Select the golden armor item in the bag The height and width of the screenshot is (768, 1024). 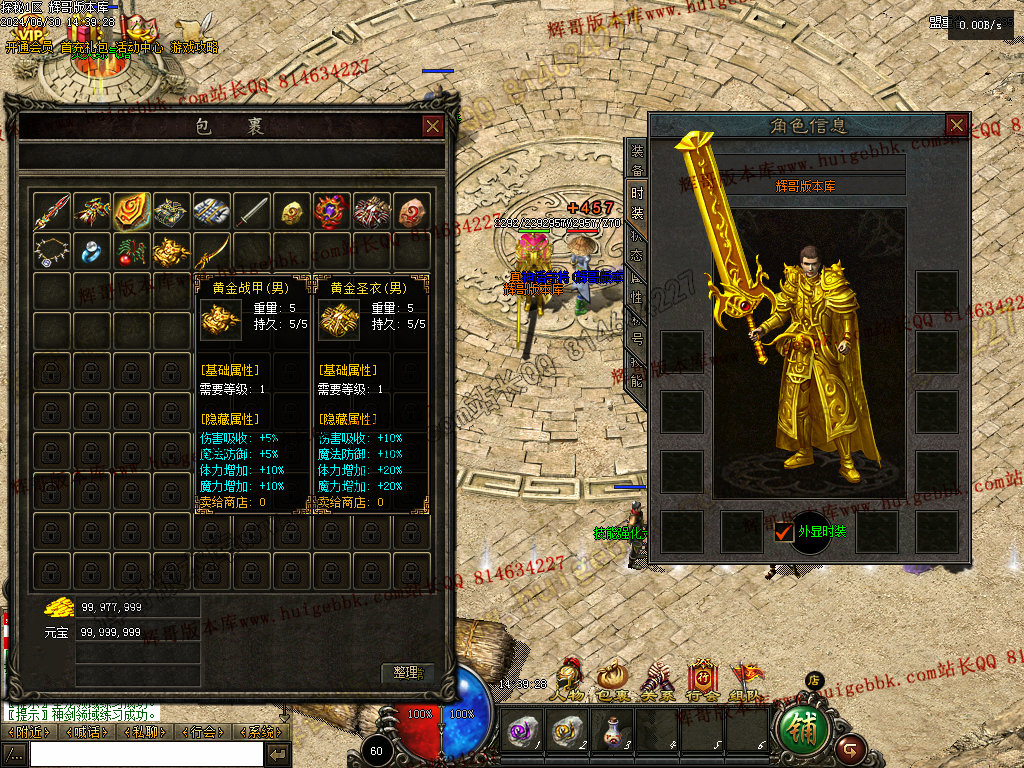(172, 251)
